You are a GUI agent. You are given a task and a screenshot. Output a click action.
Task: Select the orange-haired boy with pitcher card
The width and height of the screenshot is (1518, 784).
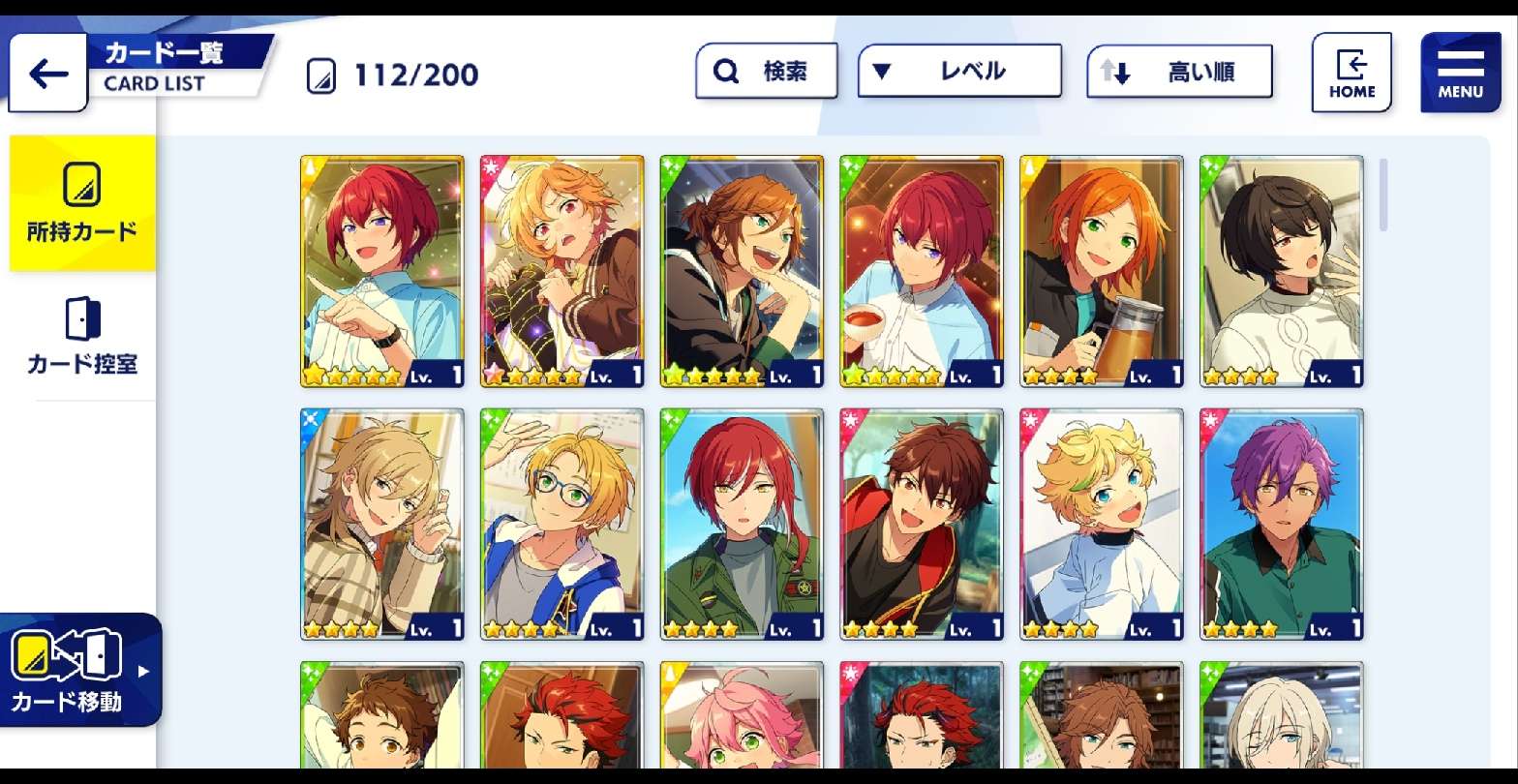(x=1102, y=271)
